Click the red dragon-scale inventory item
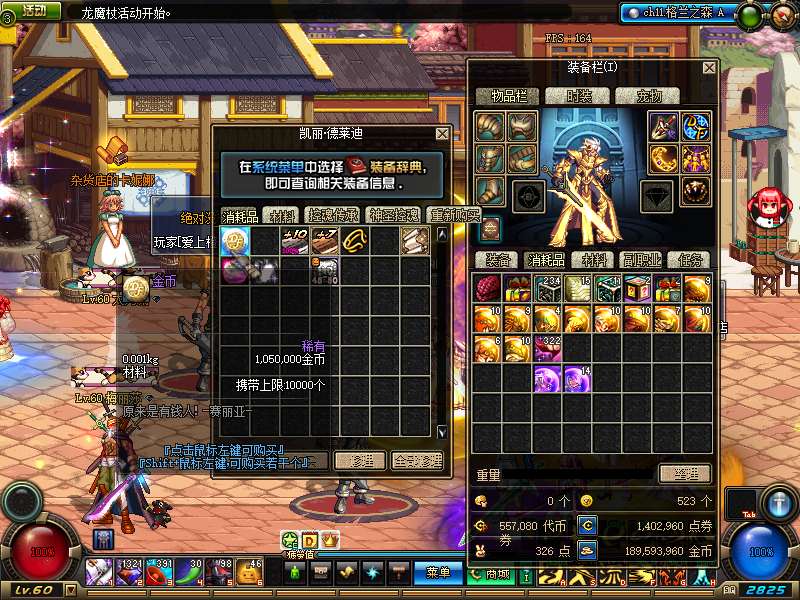This screenshot has width=800, height=600. (487, 289)
